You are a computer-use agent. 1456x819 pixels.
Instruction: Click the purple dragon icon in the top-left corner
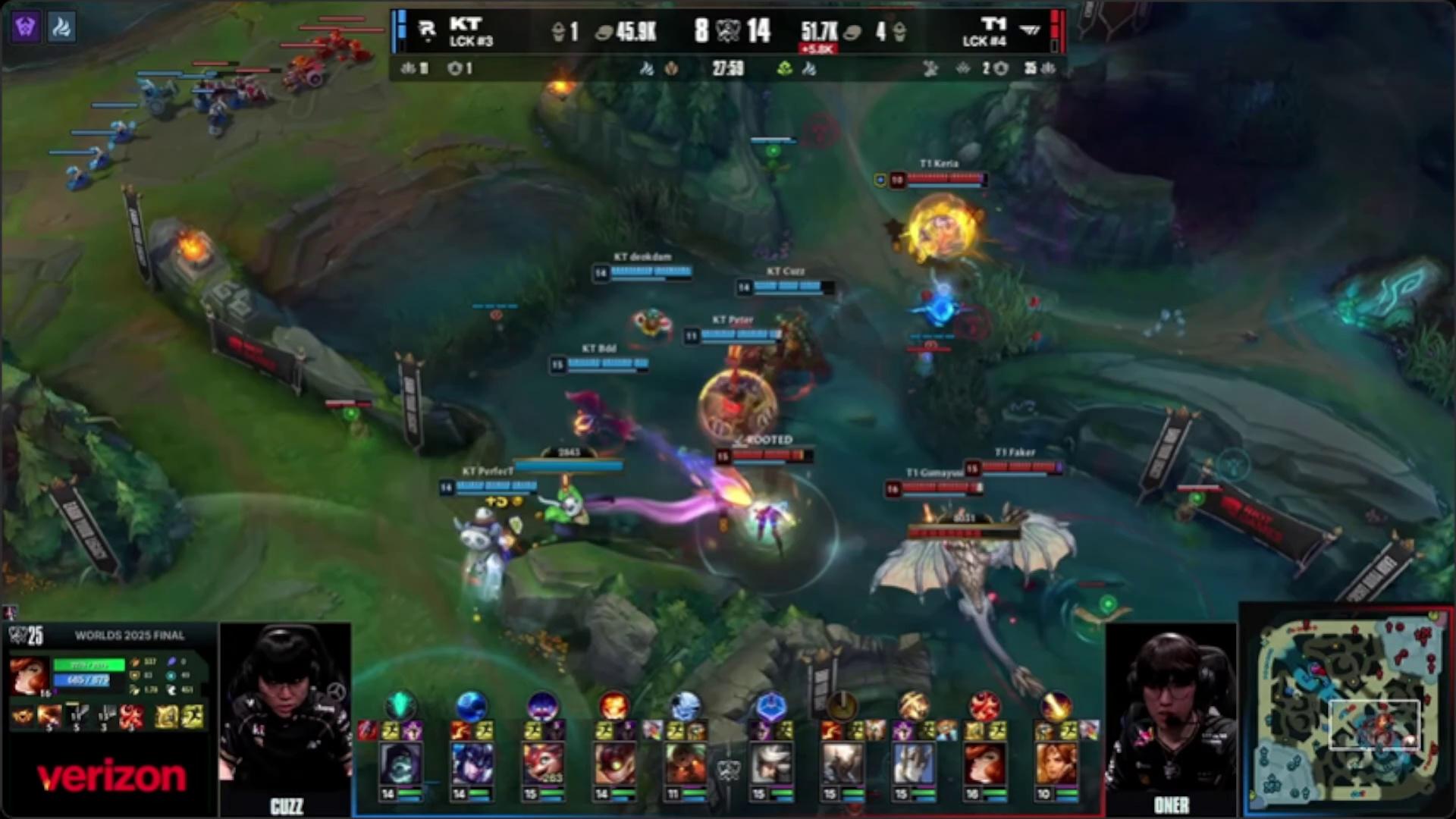[25, 27]
